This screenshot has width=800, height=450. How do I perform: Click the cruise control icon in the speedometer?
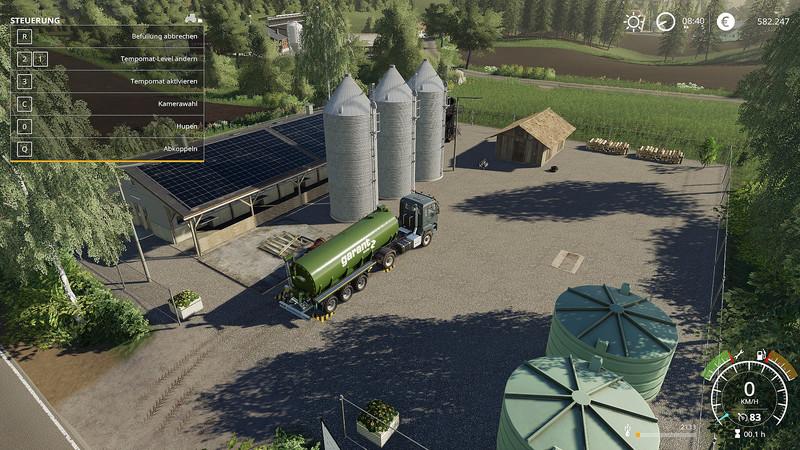coord(741,417)
